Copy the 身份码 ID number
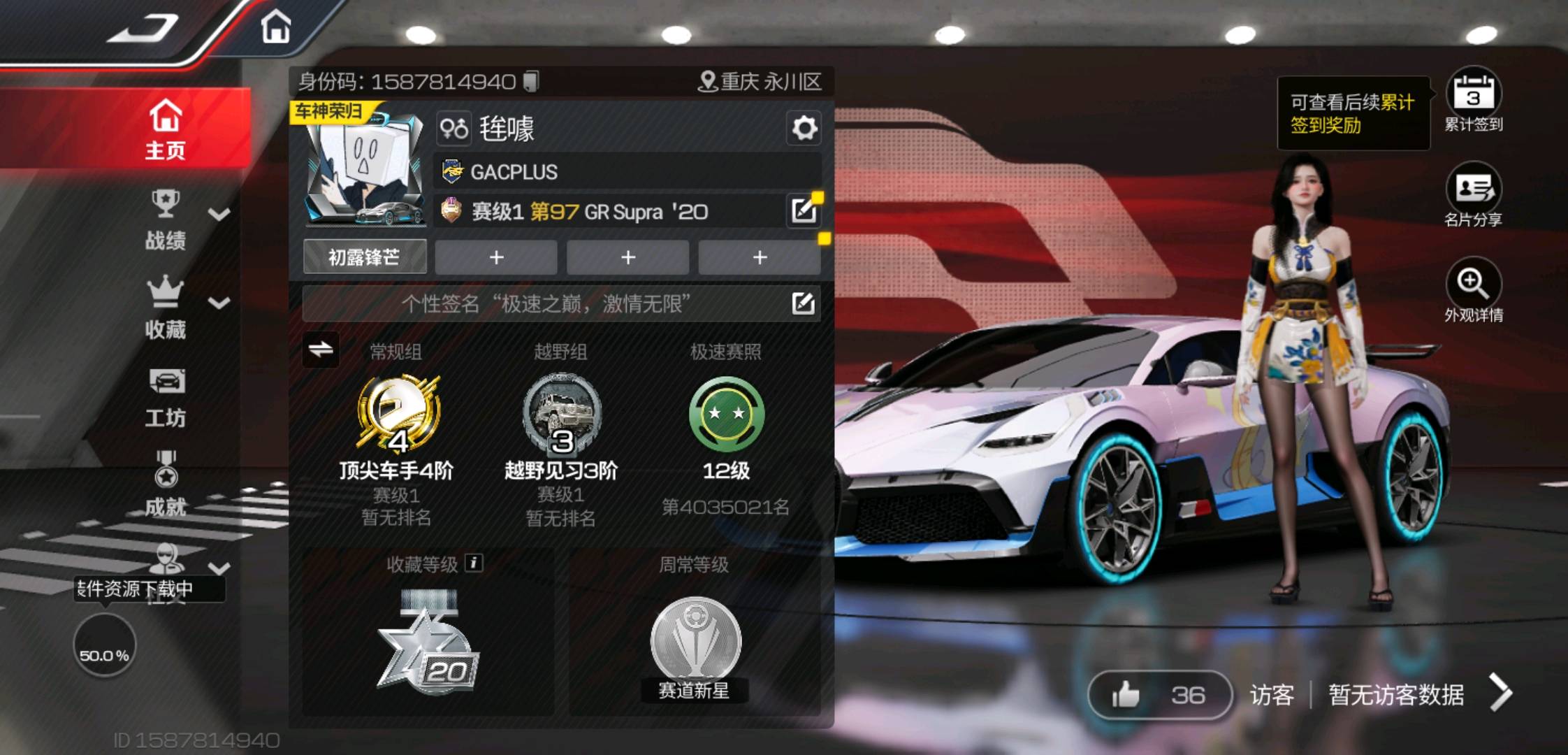Image resolution: width=1568 pixels, height=755 pixels. pos(532,82)
